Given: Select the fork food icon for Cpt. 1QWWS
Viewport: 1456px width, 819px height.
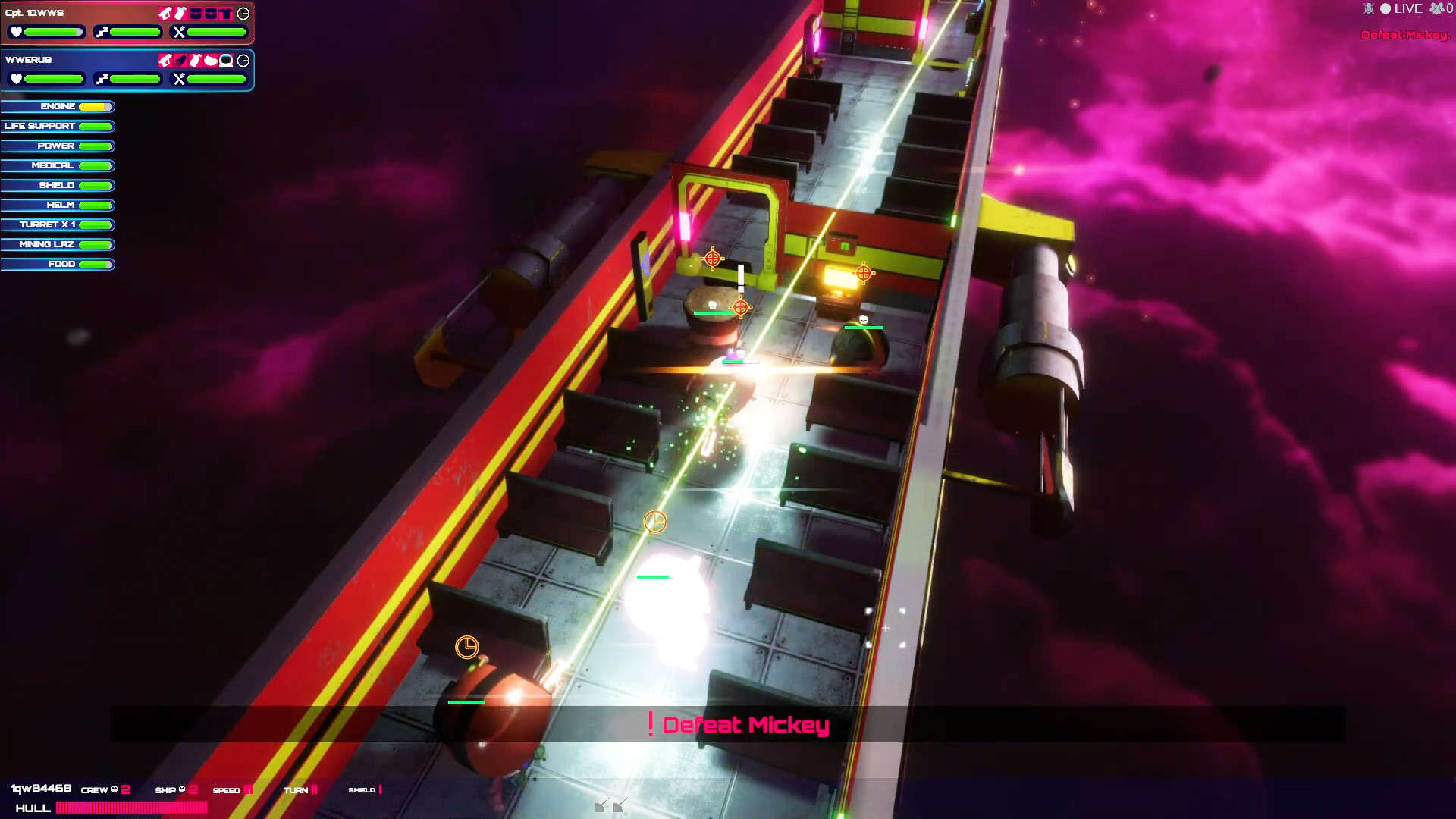Looking at the screenshot, I should pyautogui.click(x=178, y=31).
